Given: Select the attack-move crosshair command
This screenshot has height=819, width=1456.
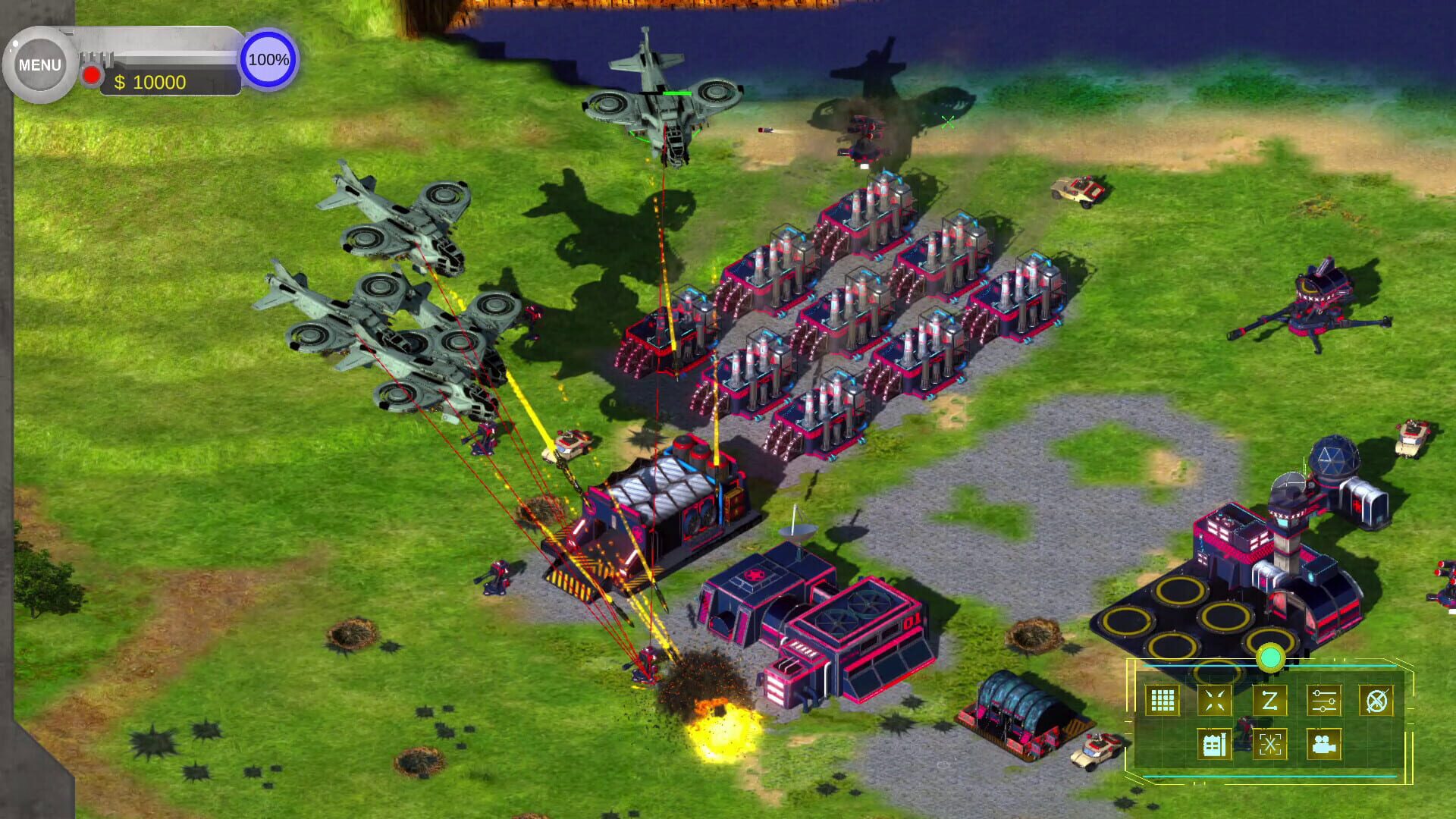Looking at the screenshot, I should click(1271, 745).
